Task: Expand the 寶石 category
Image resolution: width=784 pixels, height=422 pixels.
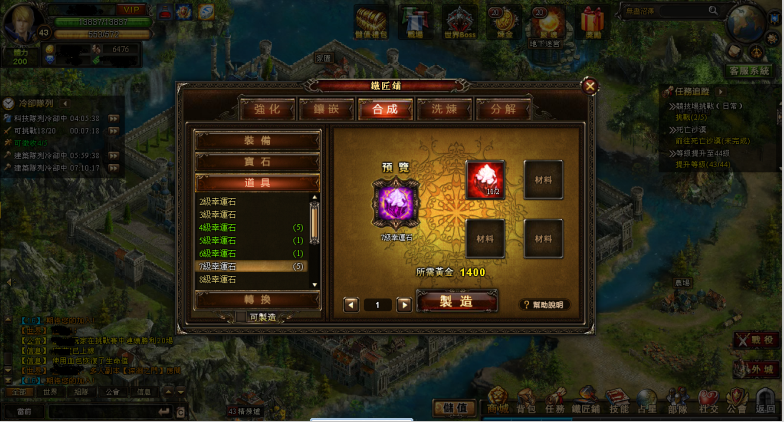Action: click(257, 162)
